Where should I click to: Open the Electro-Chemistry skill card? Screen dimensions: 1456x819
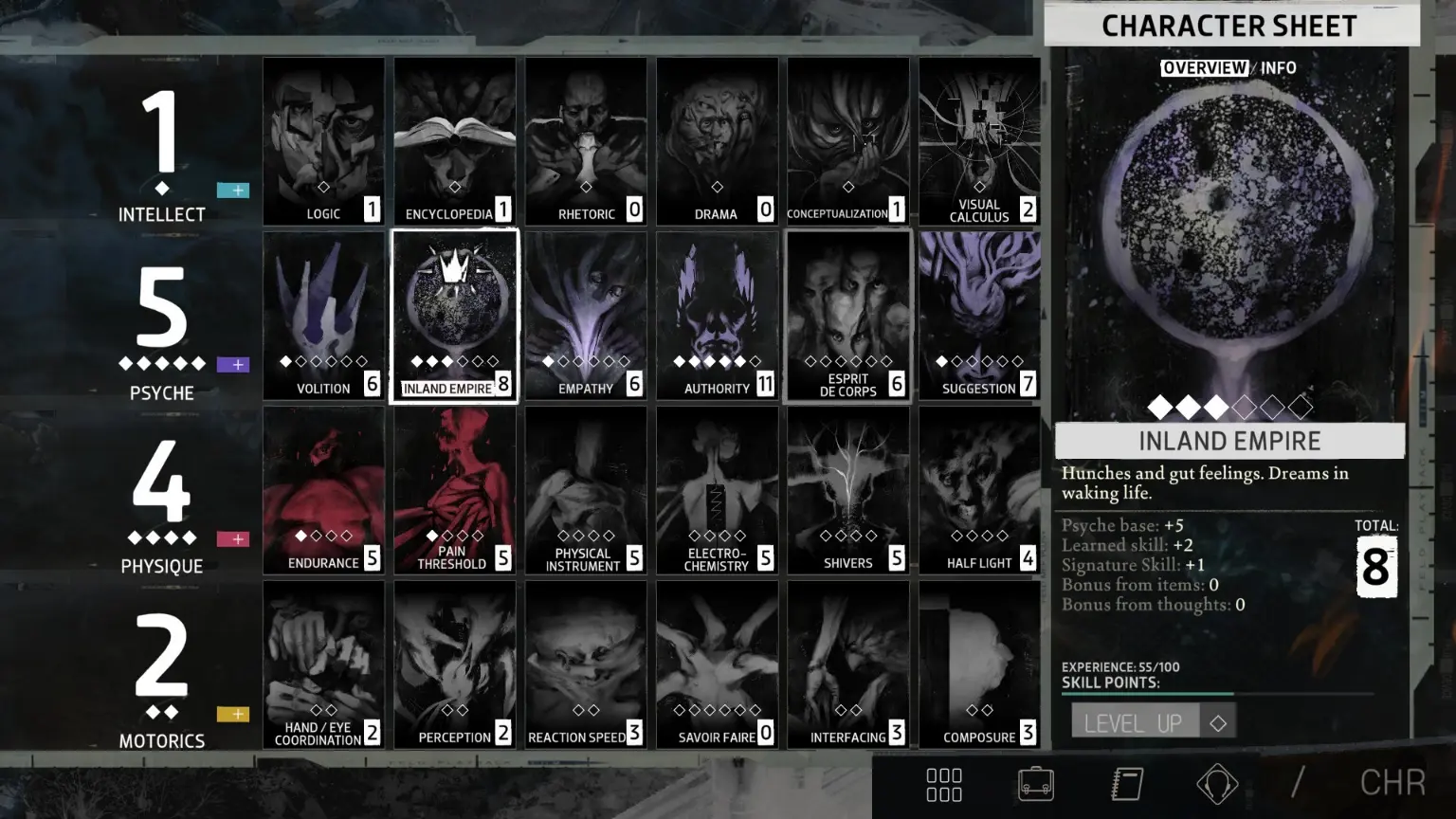coord(717,490)
